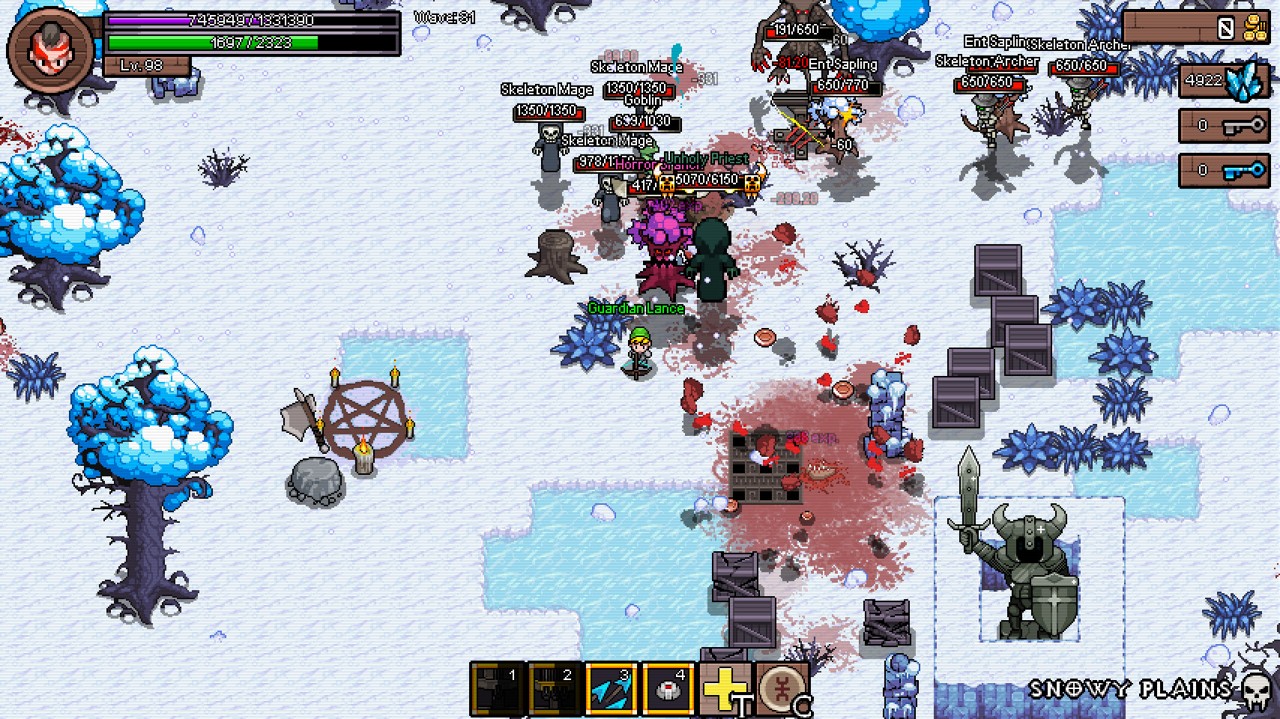Image resolution: width=1280 pixels, height=719 pixels.
Task: Use the mine trap in slot 4
Action: (668, 688)
